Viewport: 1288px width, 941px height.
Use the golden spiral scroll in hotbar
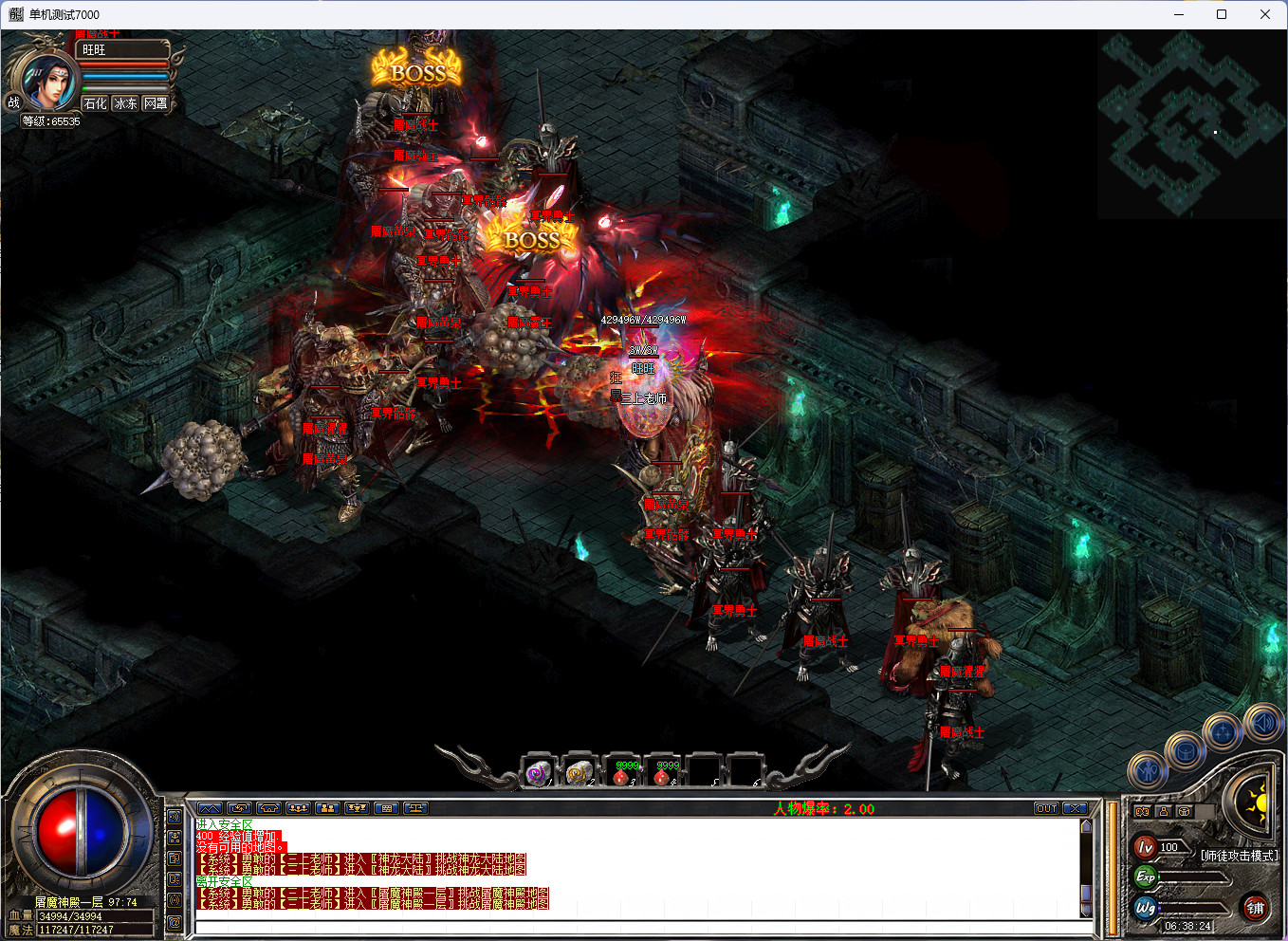click(579, 773)
